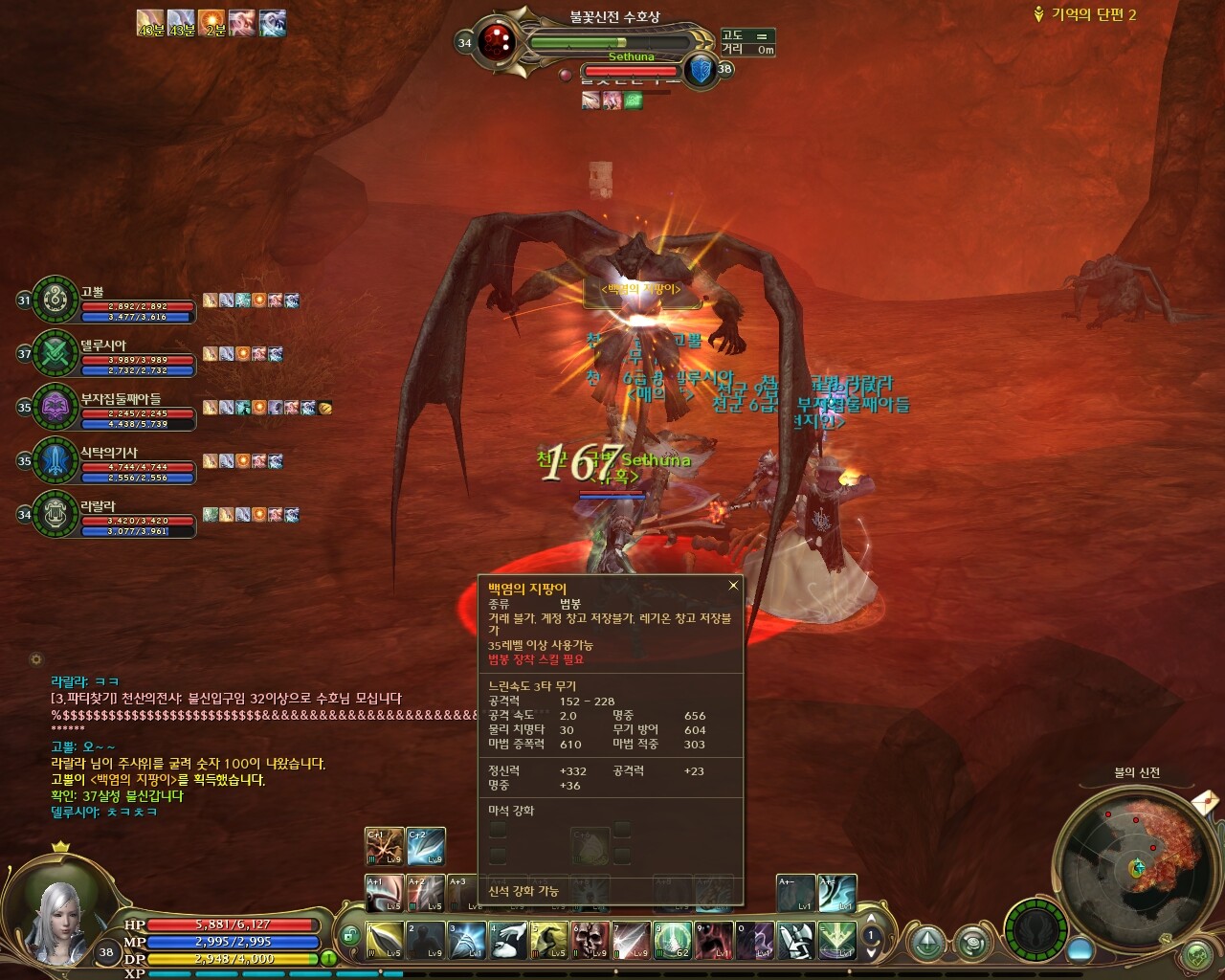Activate the green arrow skill in the = slot
This screenshot has width=1225, height=980.
coord(836,941)
